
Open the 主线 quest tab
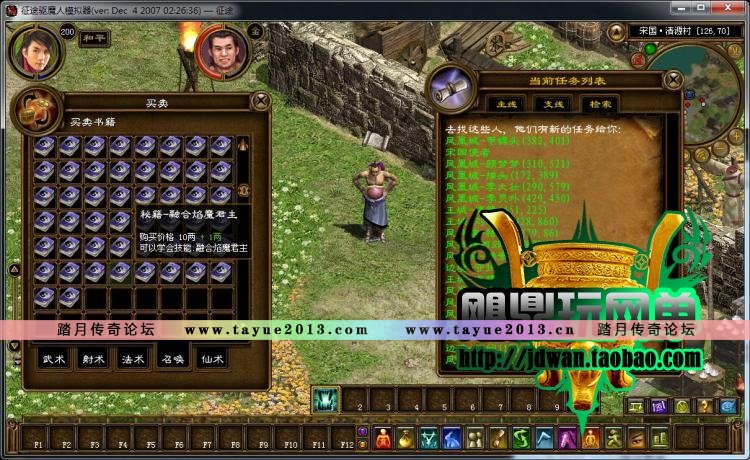[x=504, y=104]
